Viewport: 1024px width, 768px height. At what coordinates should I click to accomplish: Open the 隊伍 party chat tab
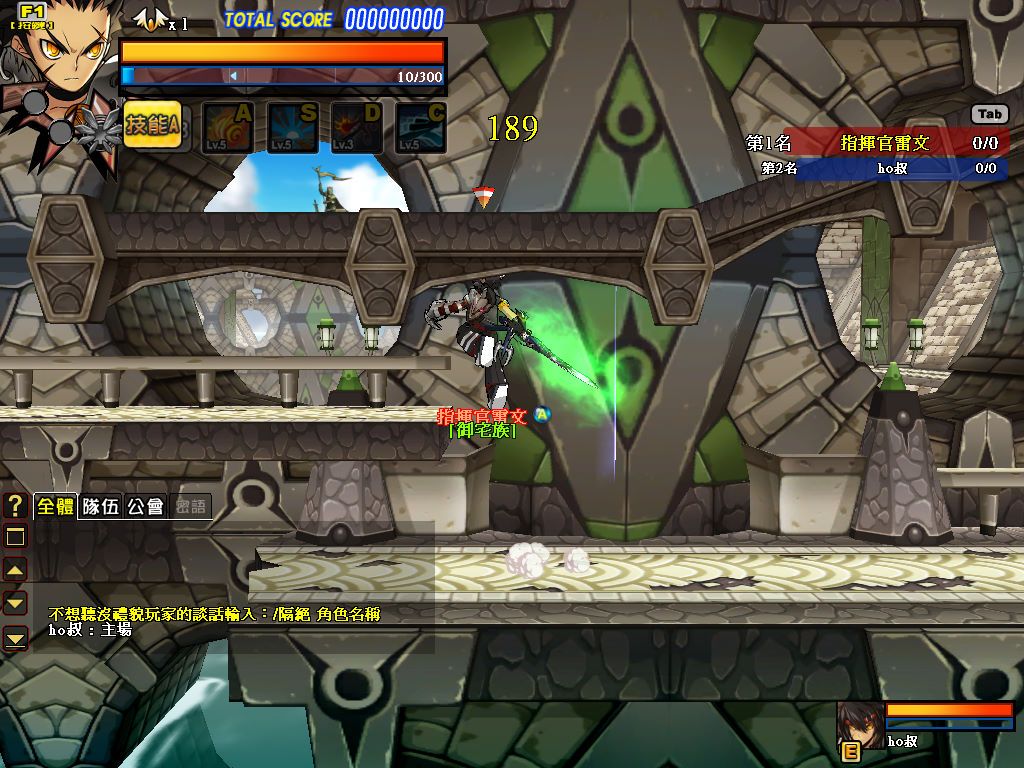[x=100, y=506]
